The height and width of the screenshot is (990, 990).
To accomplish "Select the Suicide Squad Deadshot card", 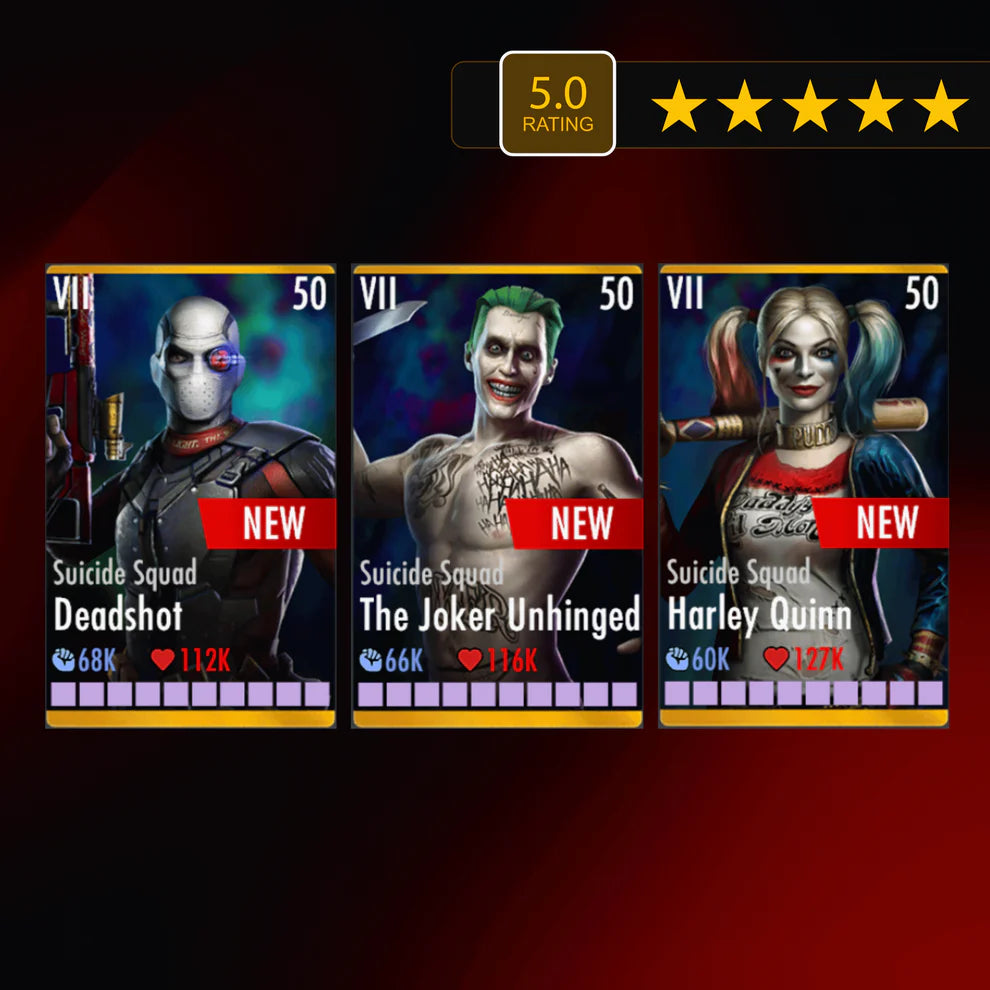I will (191, 495).
